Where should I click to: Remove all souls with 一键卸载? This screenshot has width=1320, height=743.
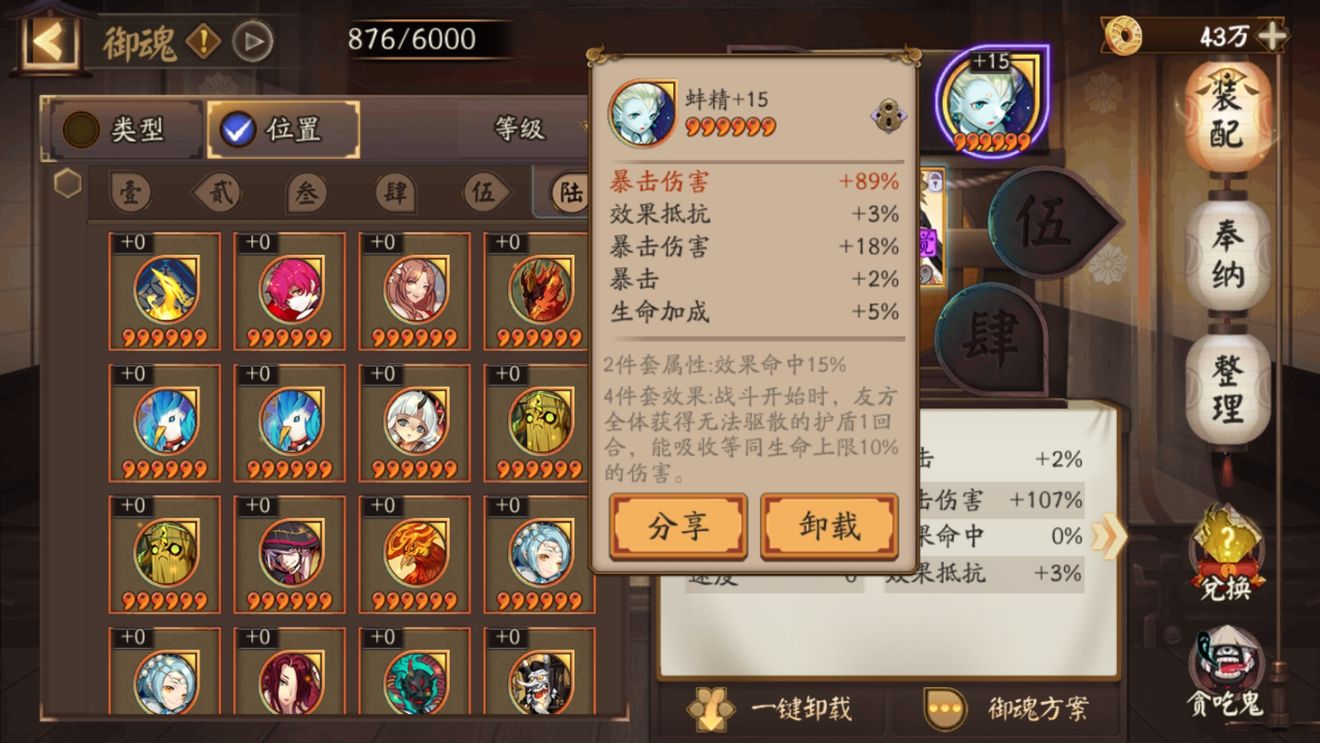tap(771, 709)
